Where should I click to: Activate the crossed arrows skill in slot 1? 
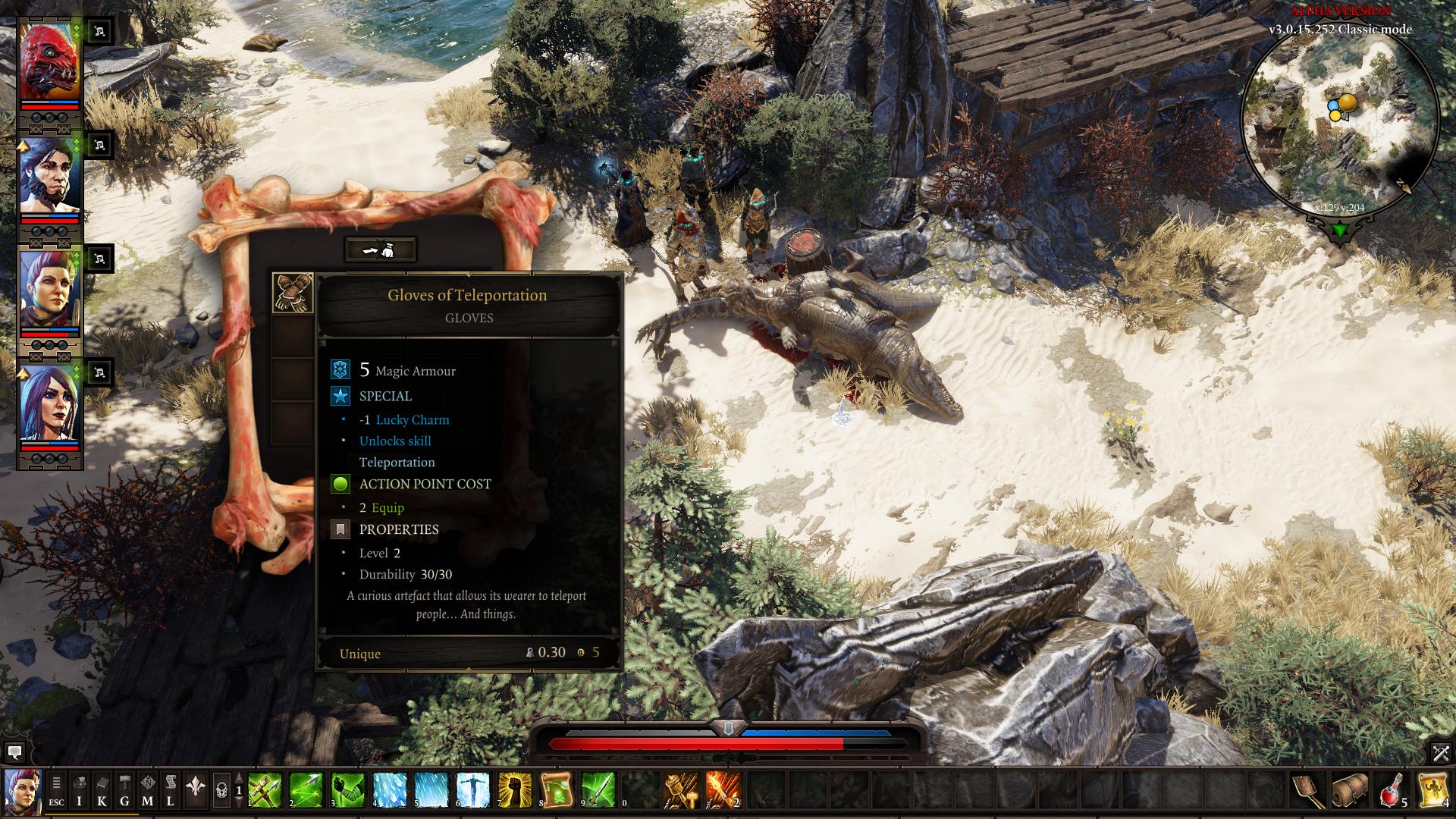tap(265, 790)
